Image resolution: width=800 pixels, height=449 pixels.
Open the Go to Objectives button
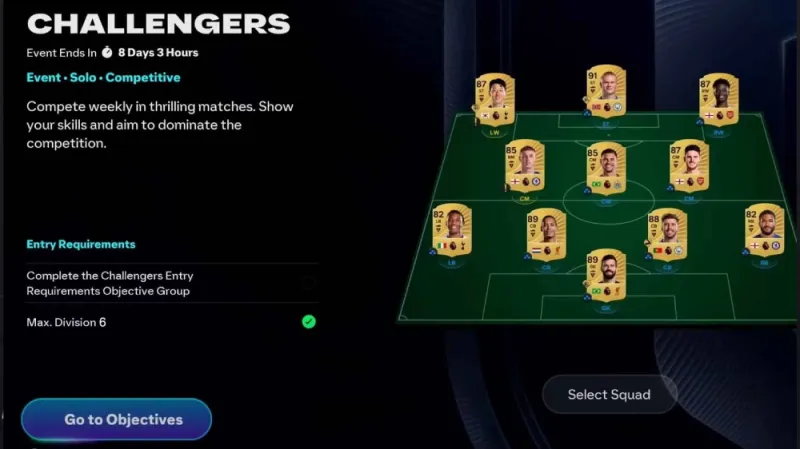click(x=116, y=419)
